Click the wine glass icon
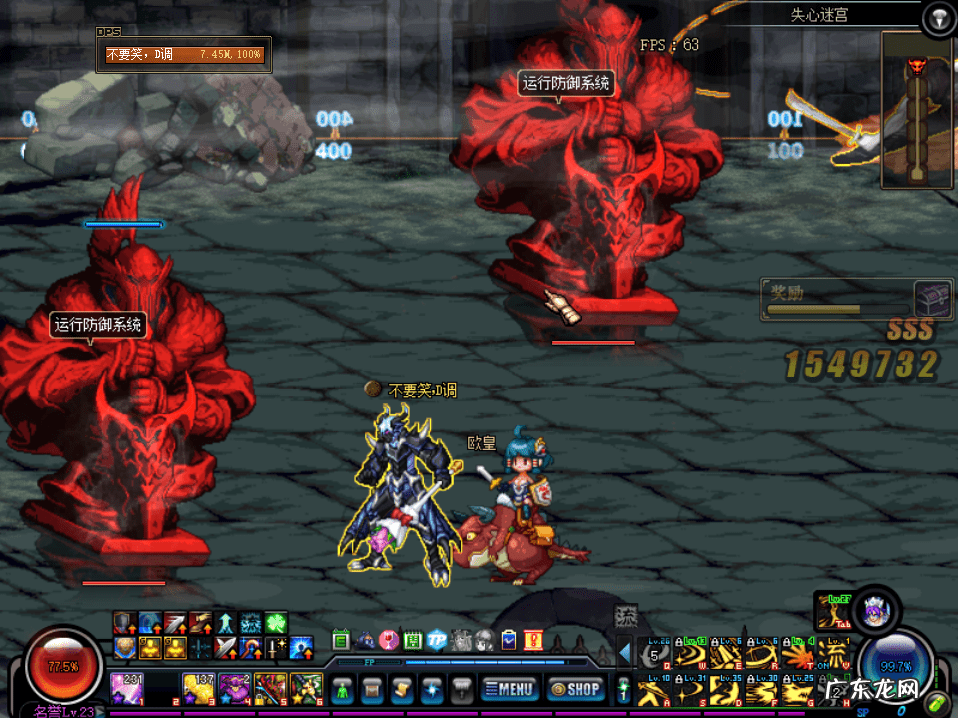The height and width of the screenshot is (718, 958). 389,640
